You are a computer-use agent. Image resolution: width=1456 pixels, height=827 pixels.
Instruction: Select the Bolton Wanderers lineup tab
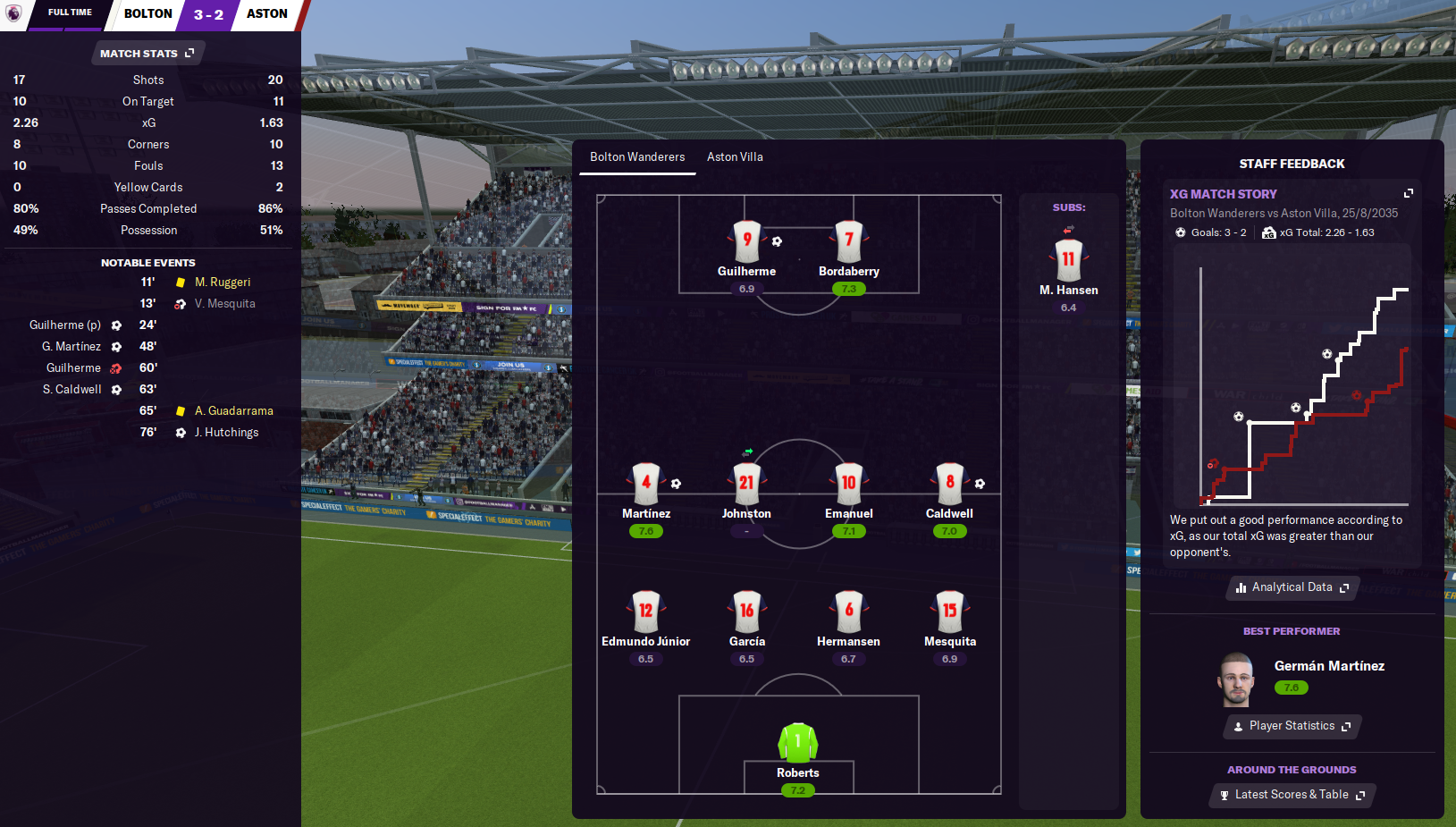pos(637,157)
